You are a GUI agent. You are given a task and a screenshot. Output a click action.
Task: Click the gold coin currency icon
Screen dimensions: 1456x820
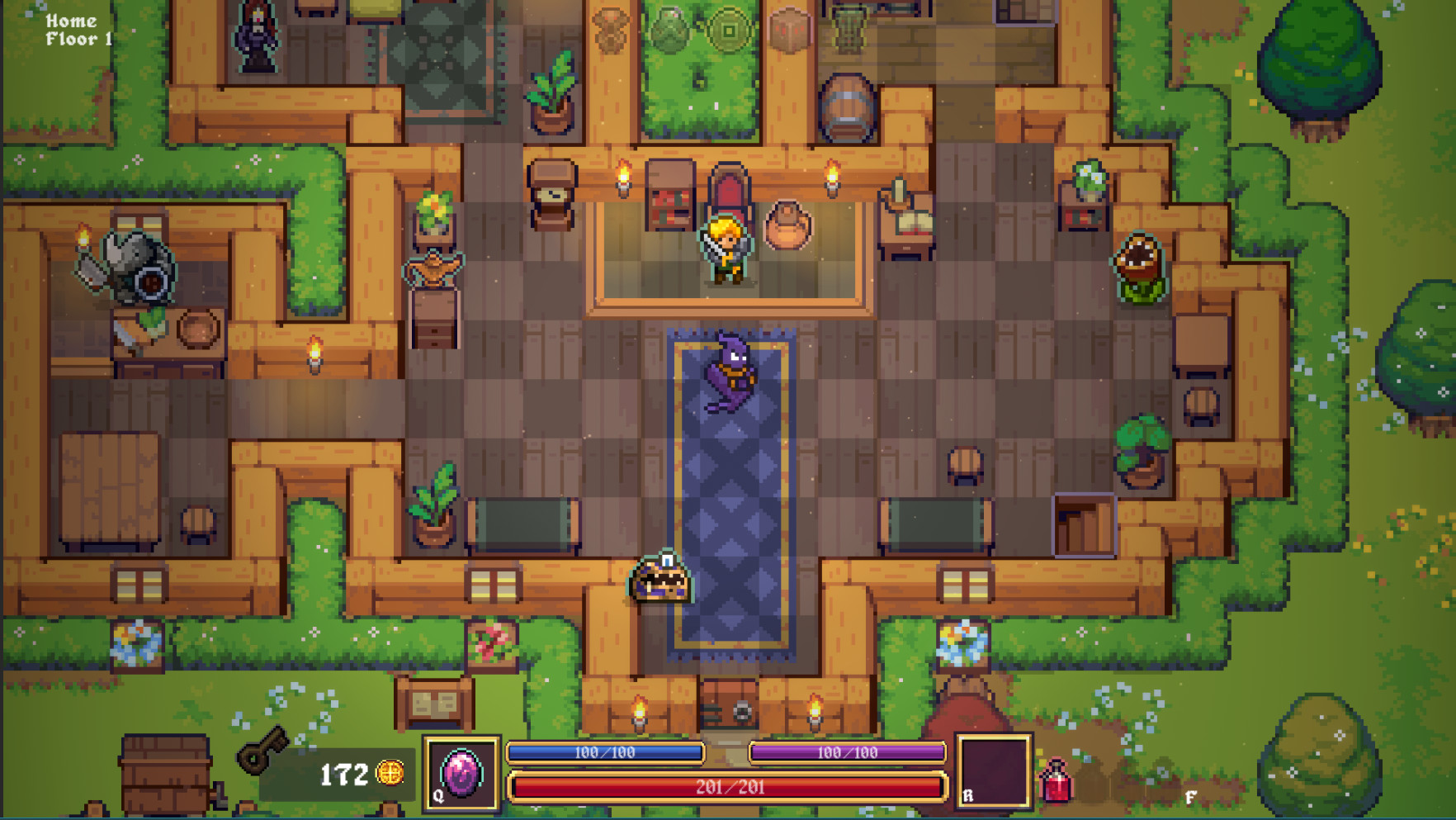(390, 771)
